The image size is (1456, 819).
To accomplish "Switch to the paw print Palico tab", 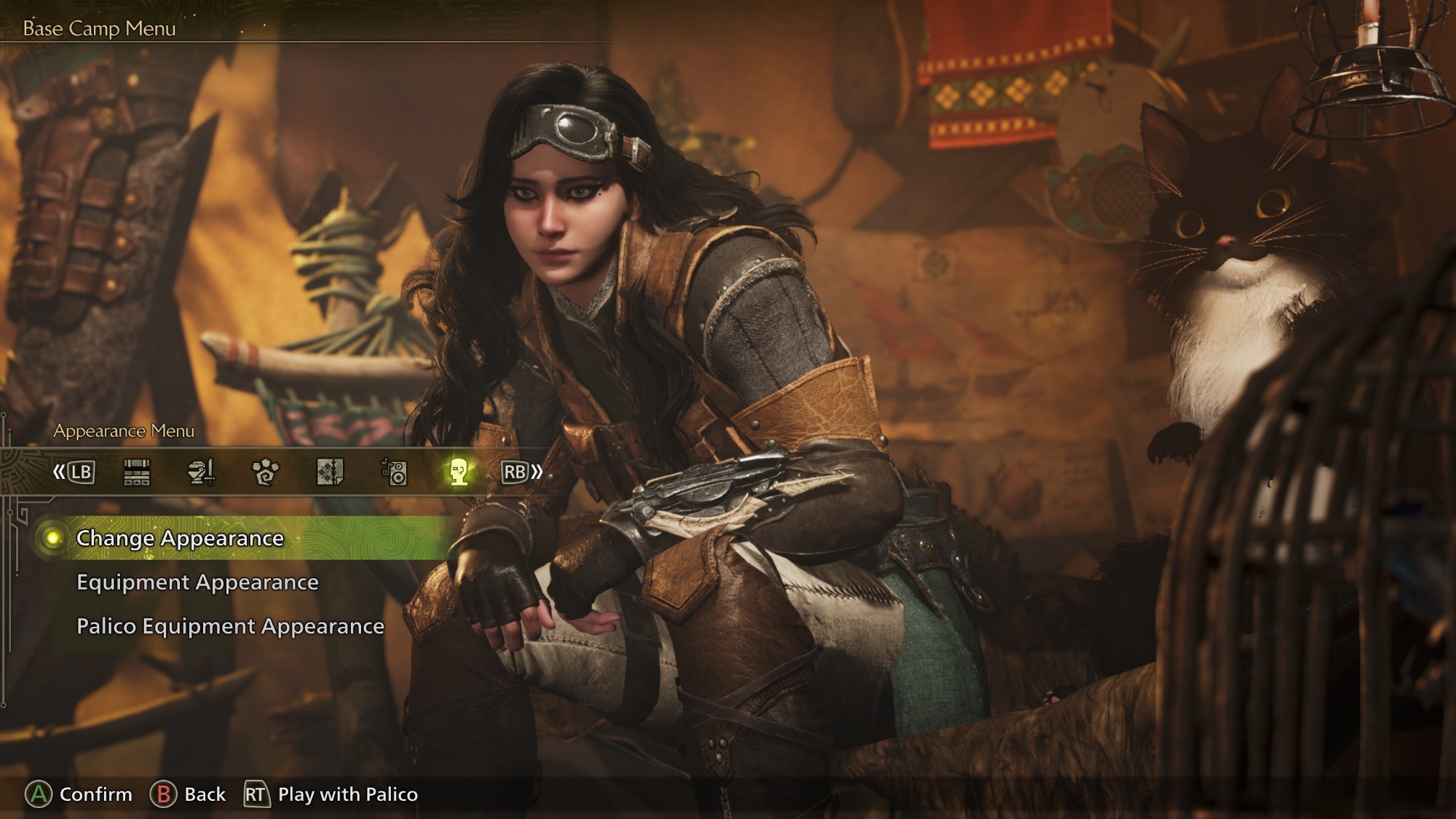I will click(x=265, y=472).
